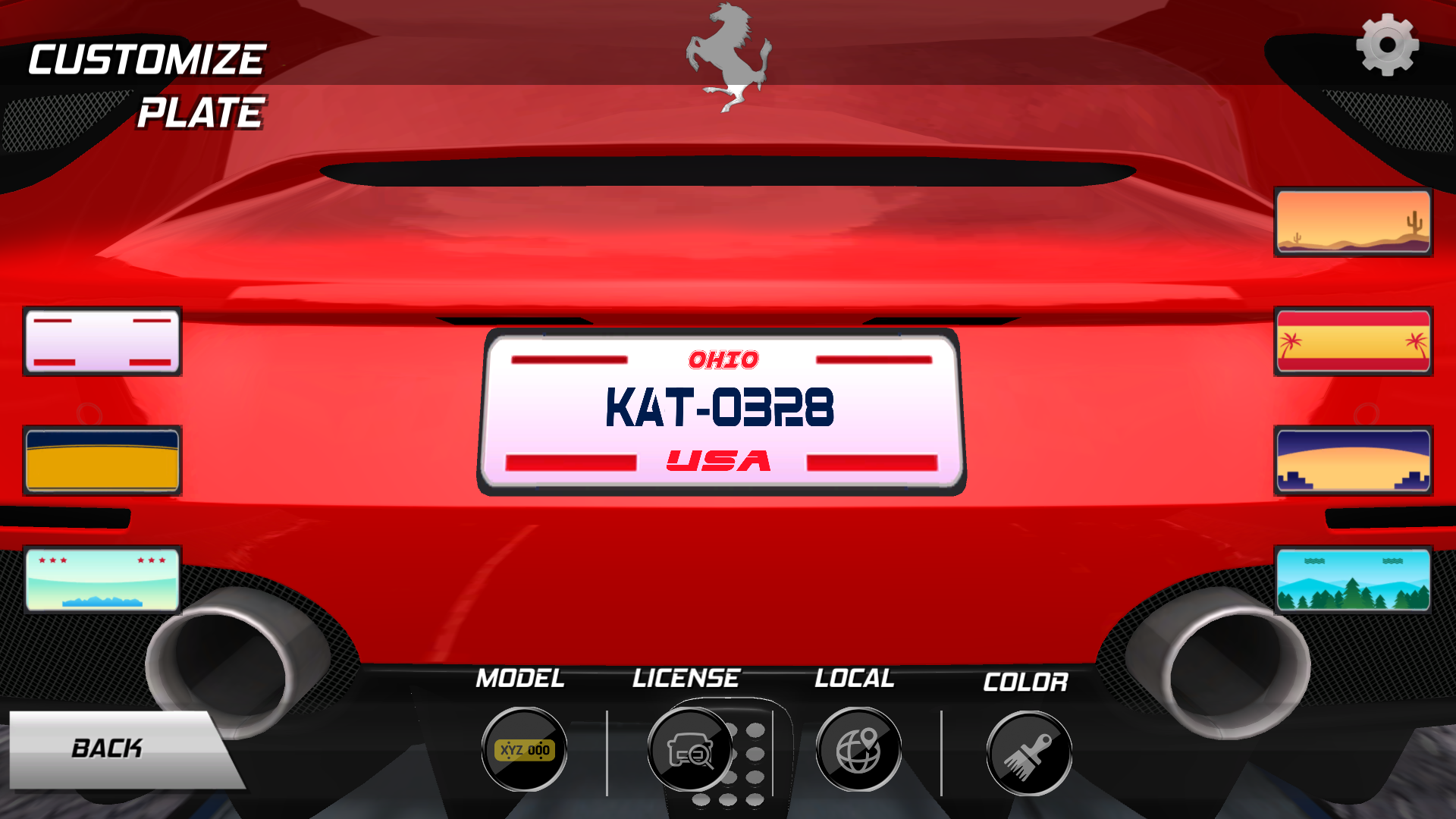Click the location pin globe under LOCAL
Image resolution: width=1456 pixels, height=819 pixels.
858,749
